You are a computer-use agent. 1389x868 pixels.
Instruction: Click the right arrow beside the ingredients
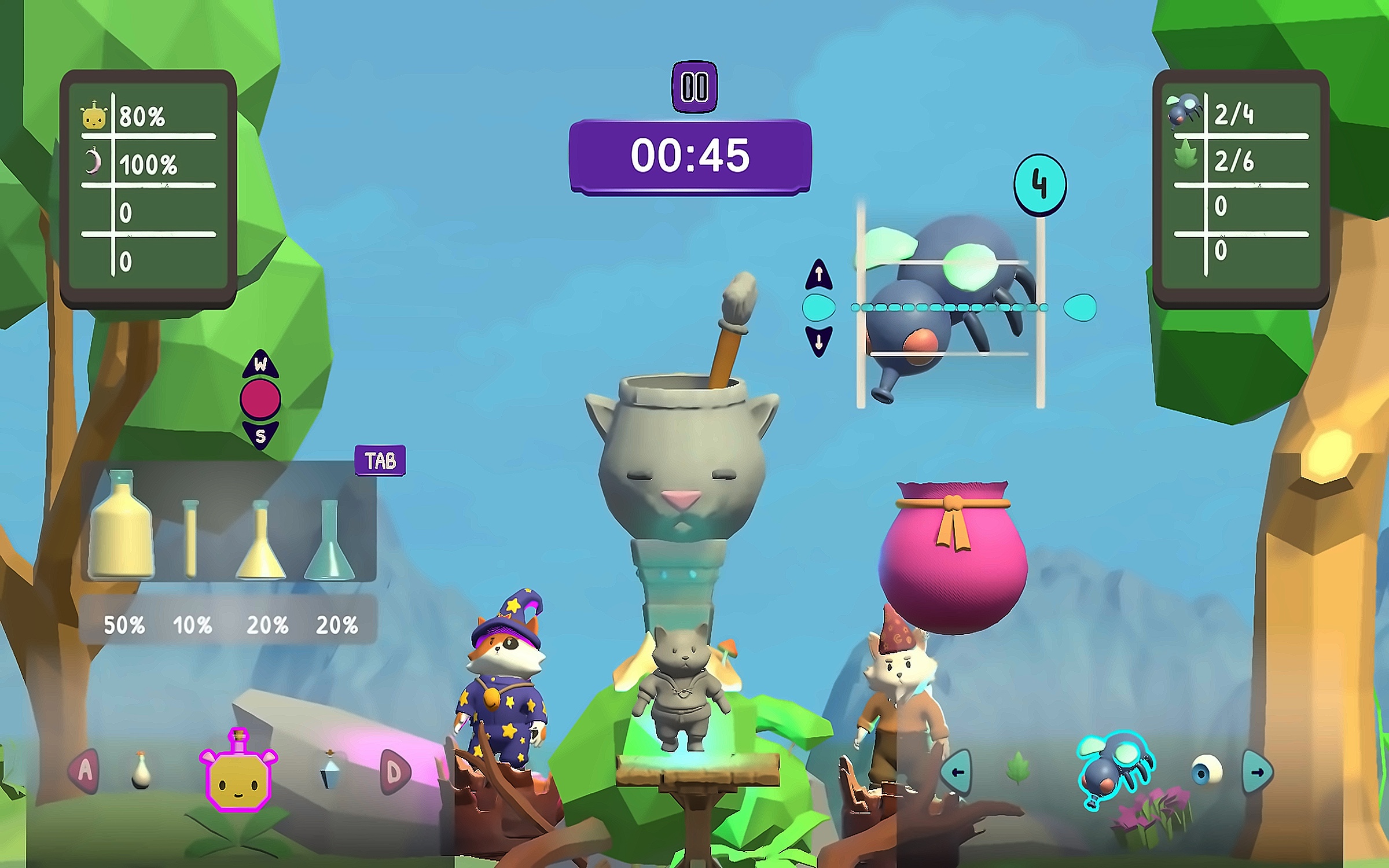pyautogui.click(x=1257, y=772)
